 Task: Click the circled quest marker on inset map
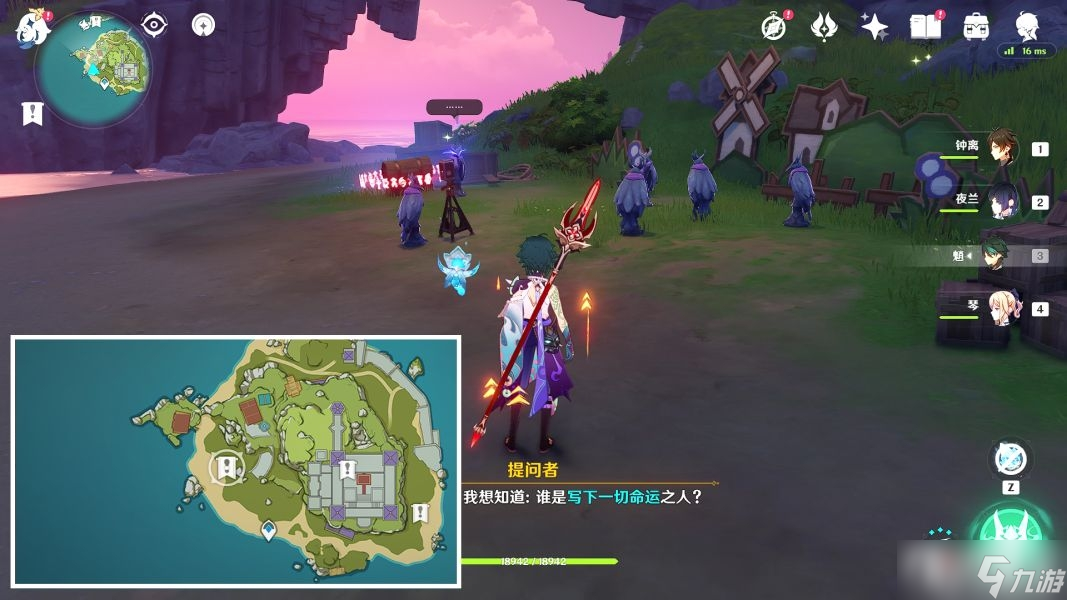point(228,467)
